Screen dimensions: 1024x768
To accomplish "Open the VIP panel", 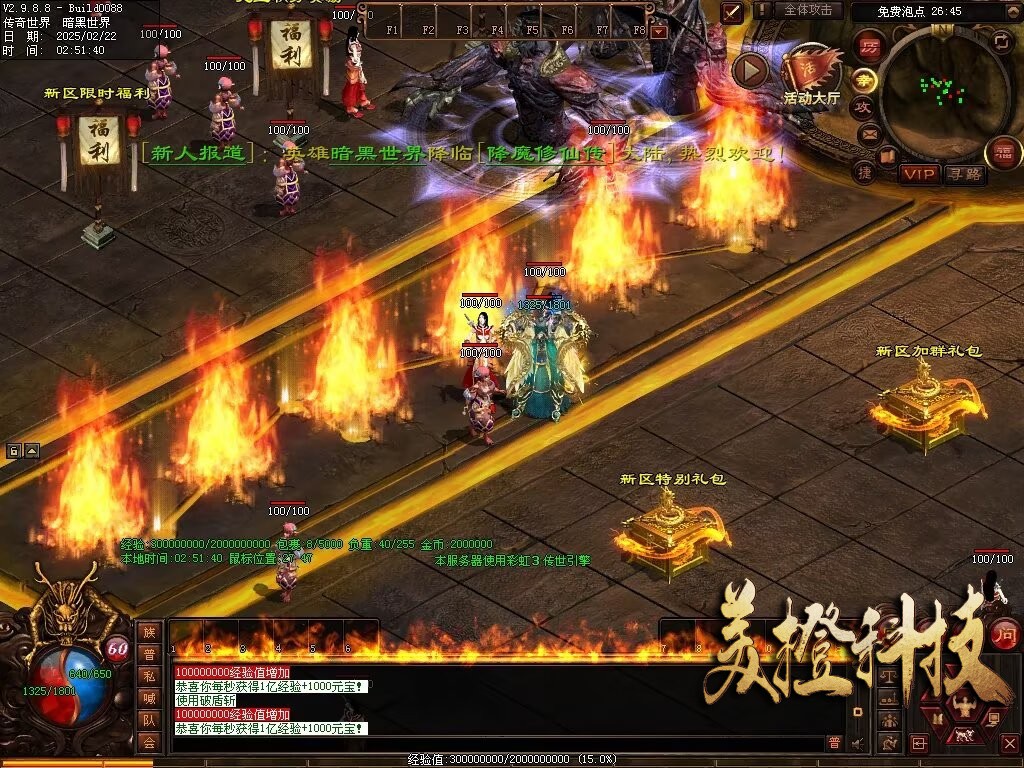I will (919, 174).
